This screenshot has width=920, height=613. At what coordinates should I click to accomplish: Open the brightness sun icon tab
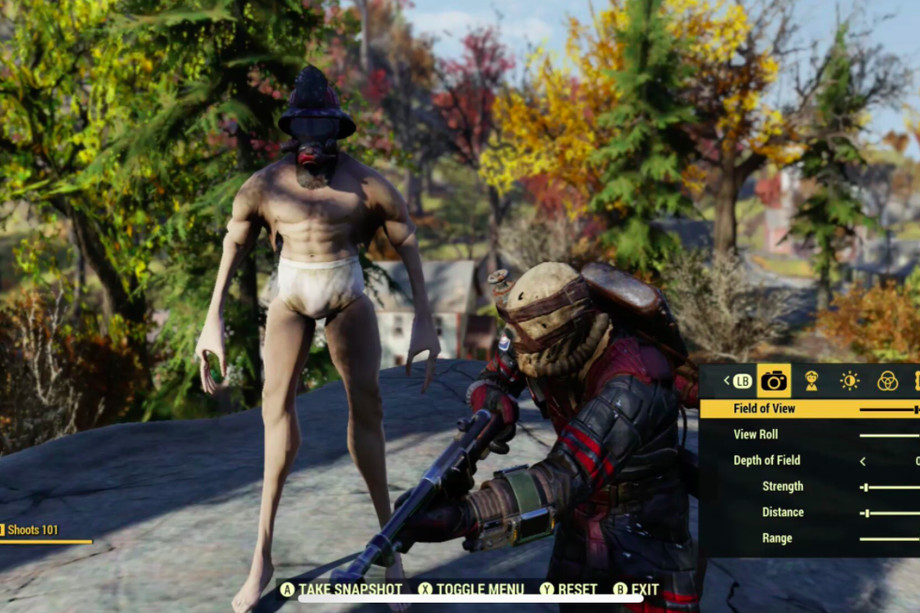[849, 381]
